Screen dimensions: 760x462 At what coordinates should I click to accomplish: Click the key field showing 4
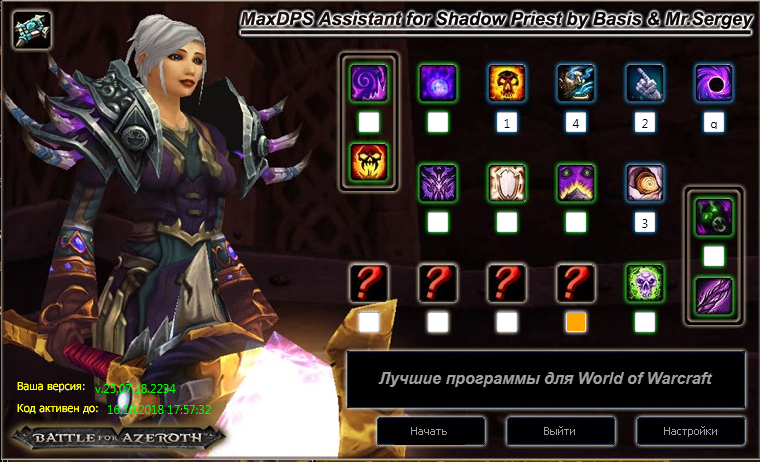(575, 123)
